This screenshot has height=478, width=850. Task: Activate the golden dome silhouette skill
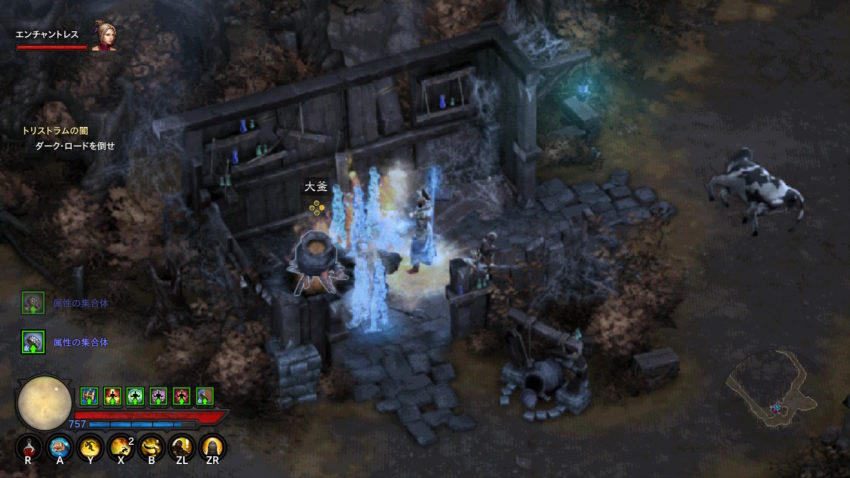[x=212, y=447]
